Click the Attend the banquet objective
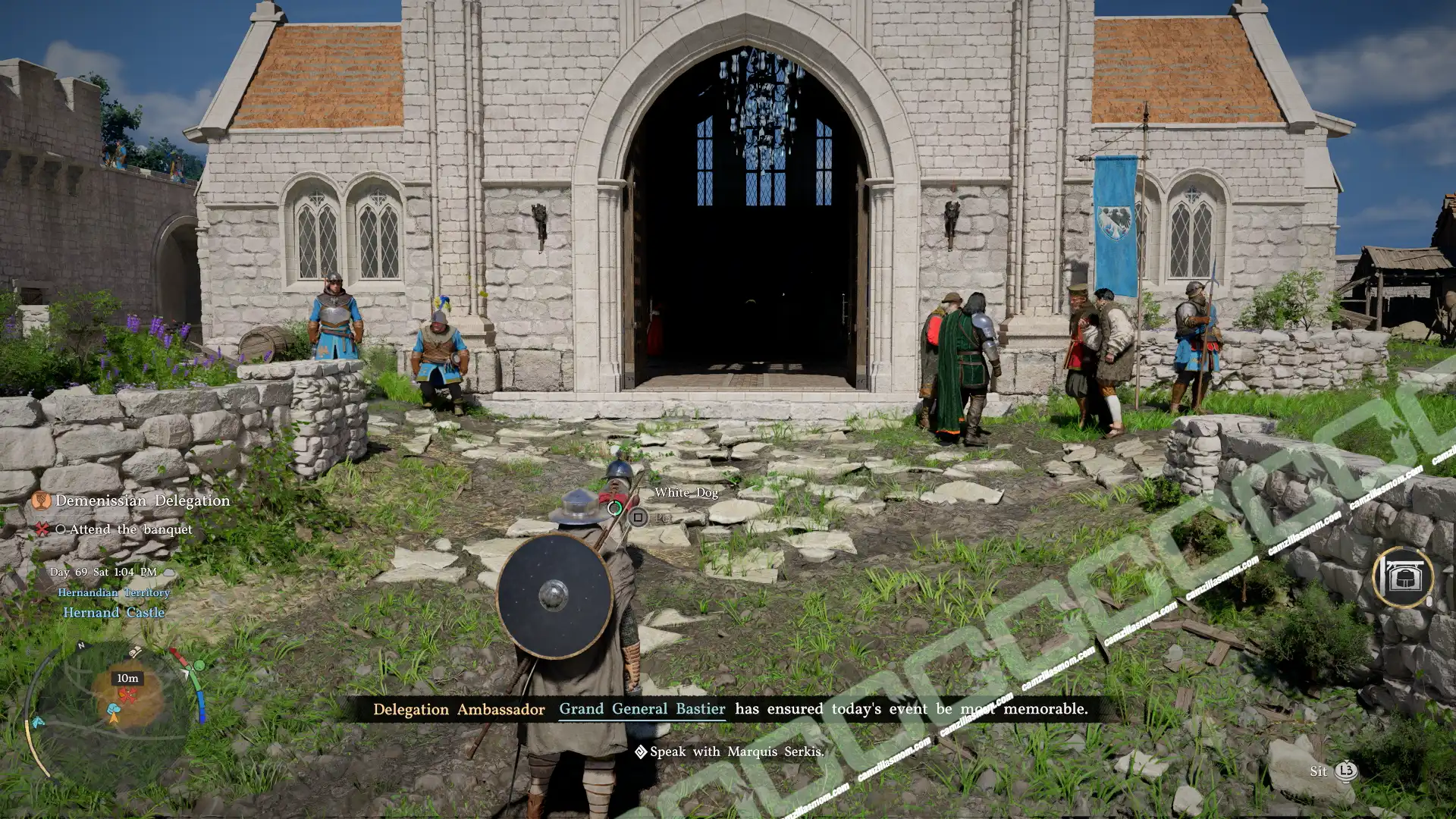This screenshot has width=1456, height=819. (130, 529)
